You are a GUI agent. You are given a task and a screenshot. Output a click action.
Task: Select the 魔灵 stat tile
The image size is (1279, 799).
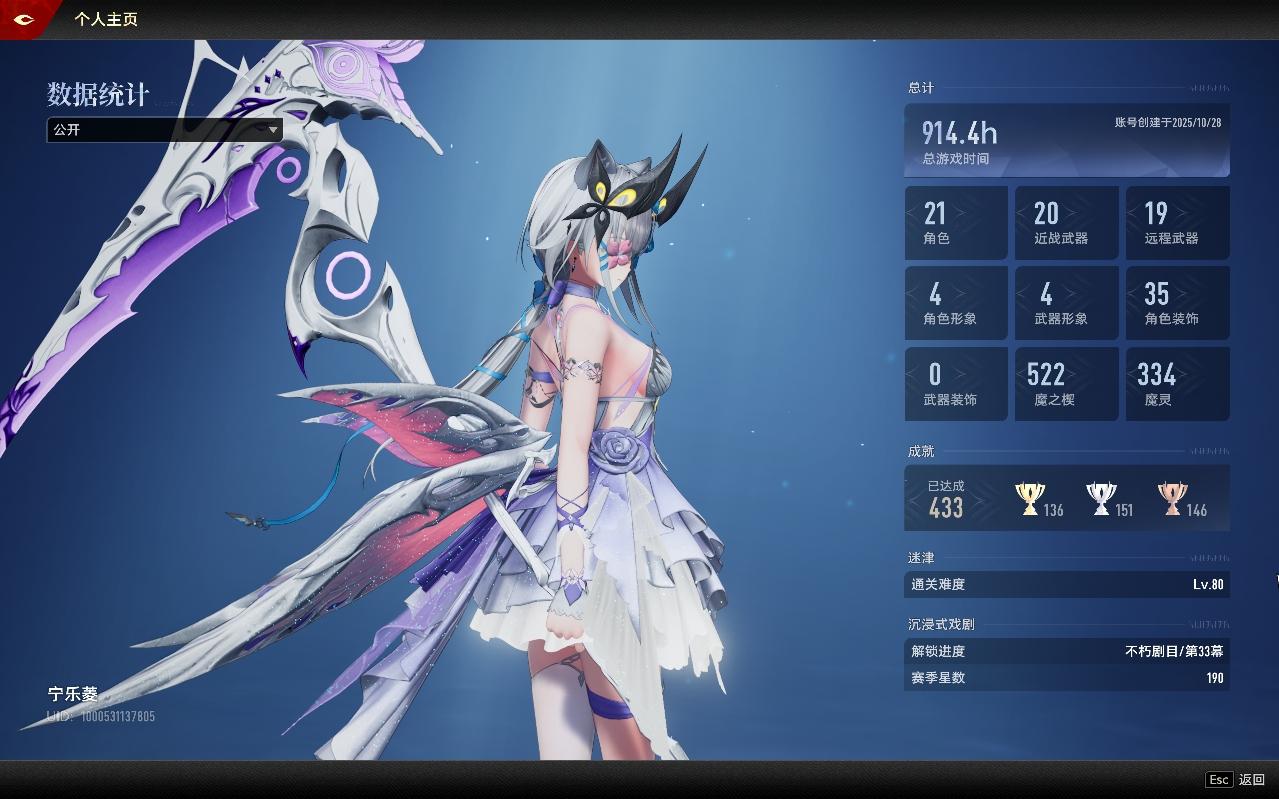pos(1177,384)
